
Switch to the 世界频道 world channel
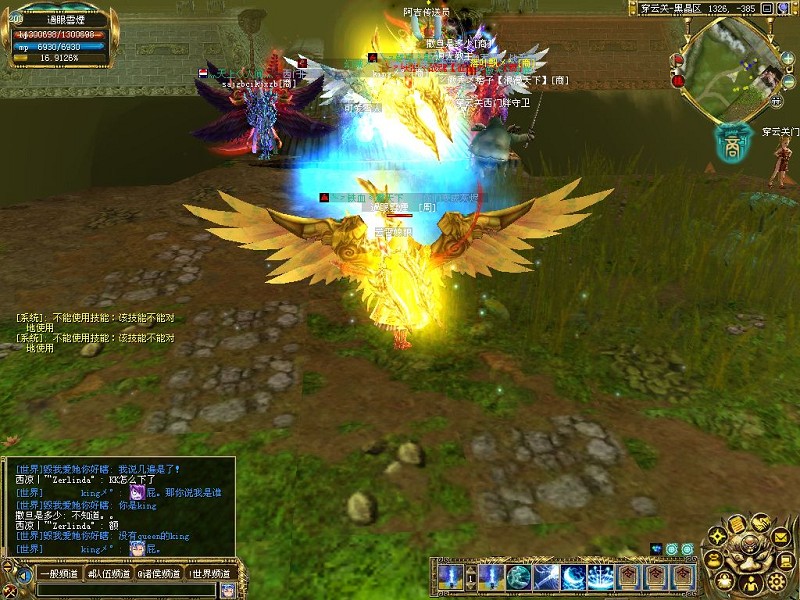pos(210,574)
